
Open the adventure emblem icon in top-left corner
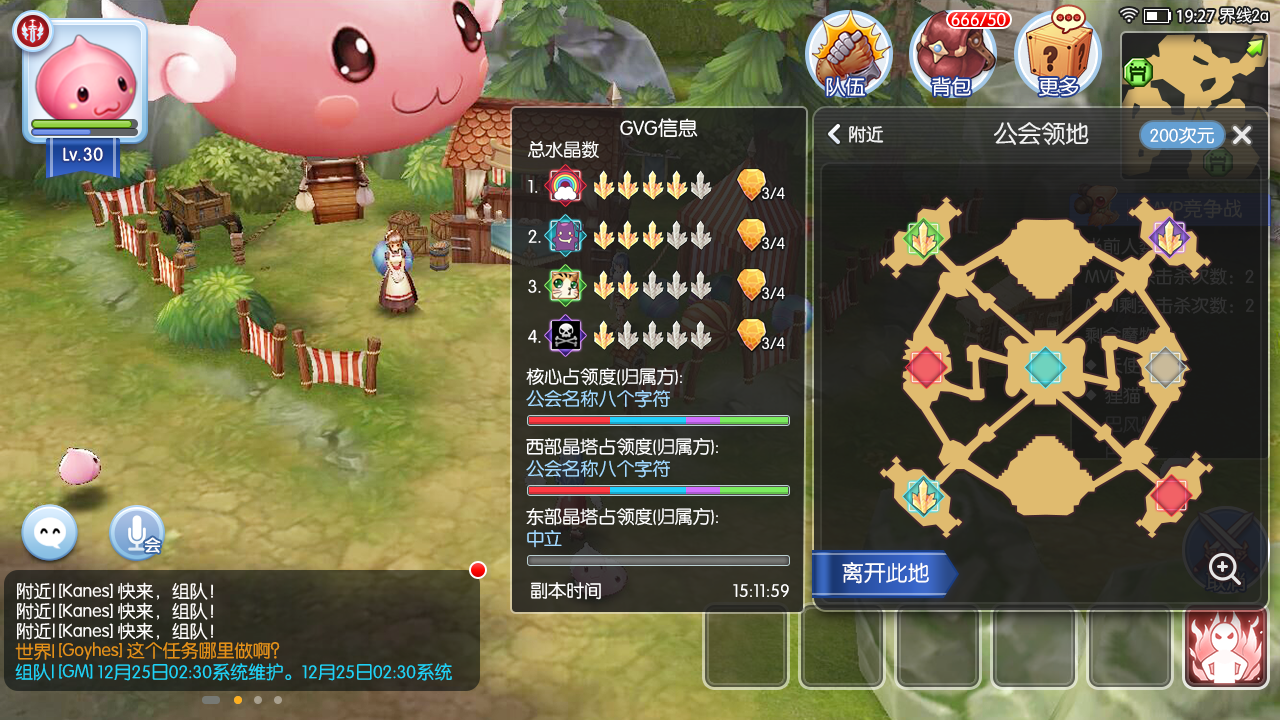[x=32, y=30]
